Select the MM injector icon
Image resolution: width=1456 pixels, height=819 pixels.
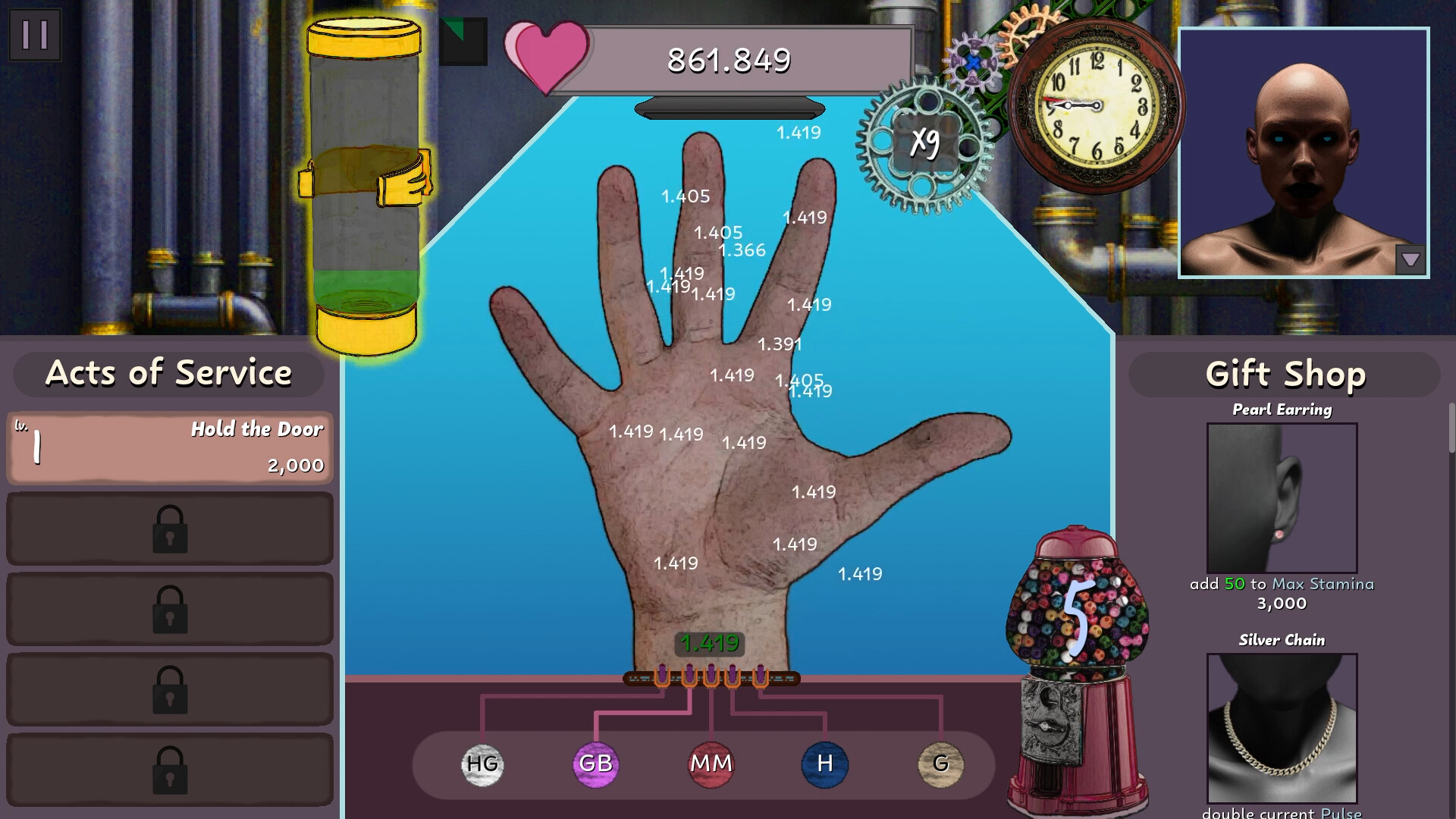pos(711,764)
